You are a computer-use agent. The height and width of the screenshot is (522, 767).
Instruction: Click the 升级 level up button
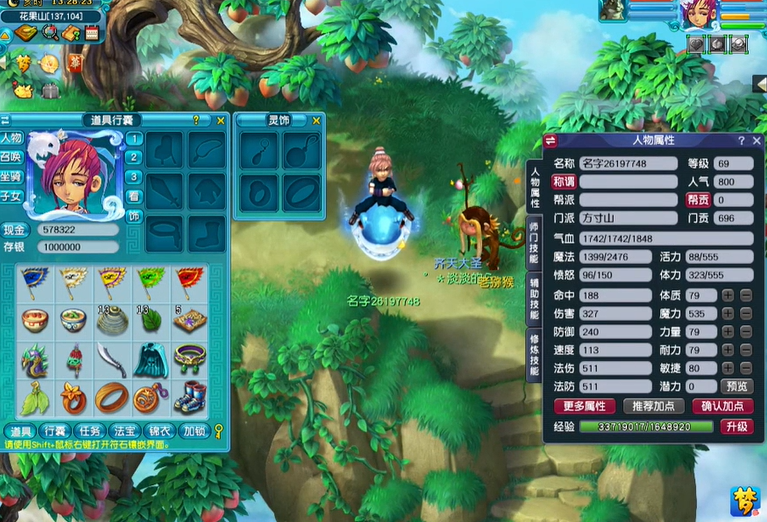click(x=736, y=426)
